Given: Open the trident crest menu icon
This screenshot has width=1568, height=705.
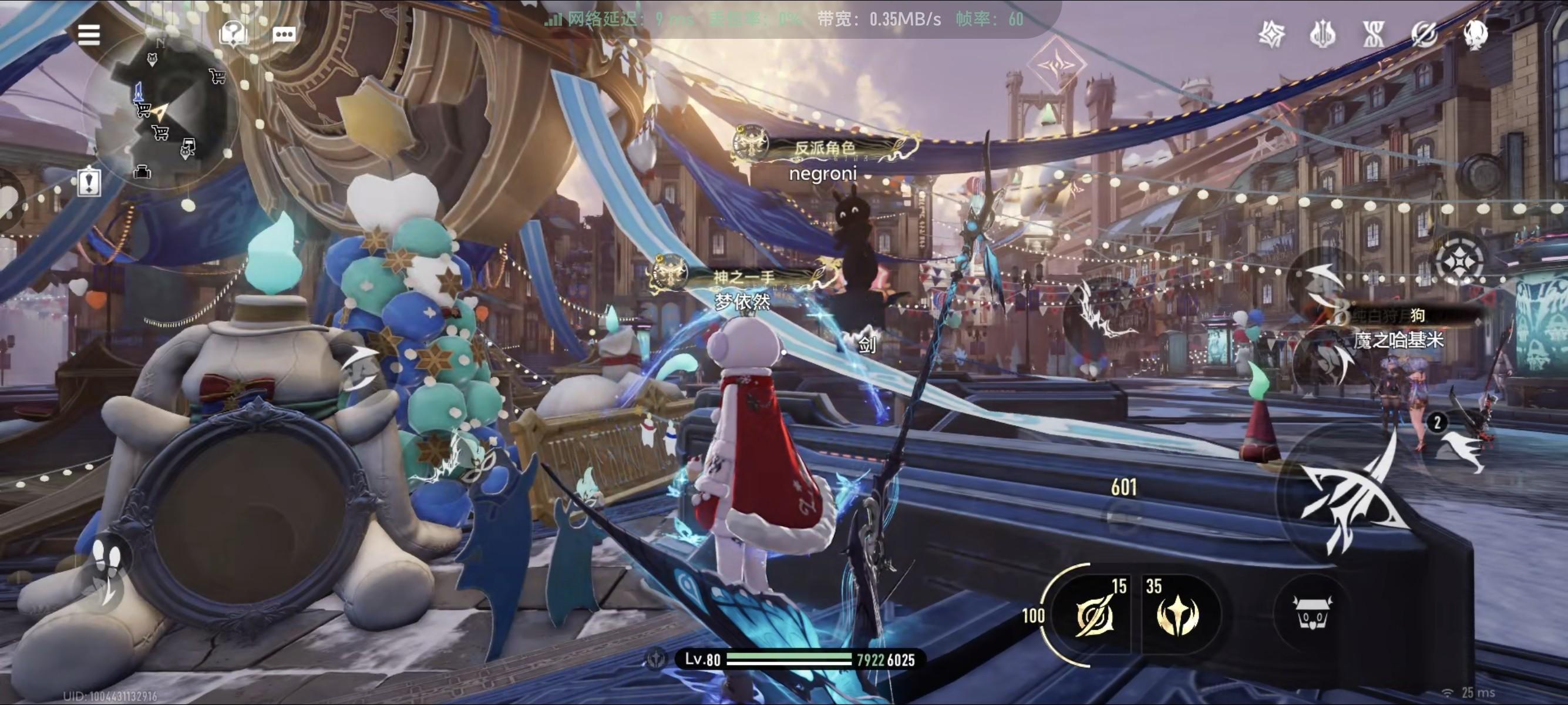Looking at the screenshot, I should click(x=1323, y=33).
